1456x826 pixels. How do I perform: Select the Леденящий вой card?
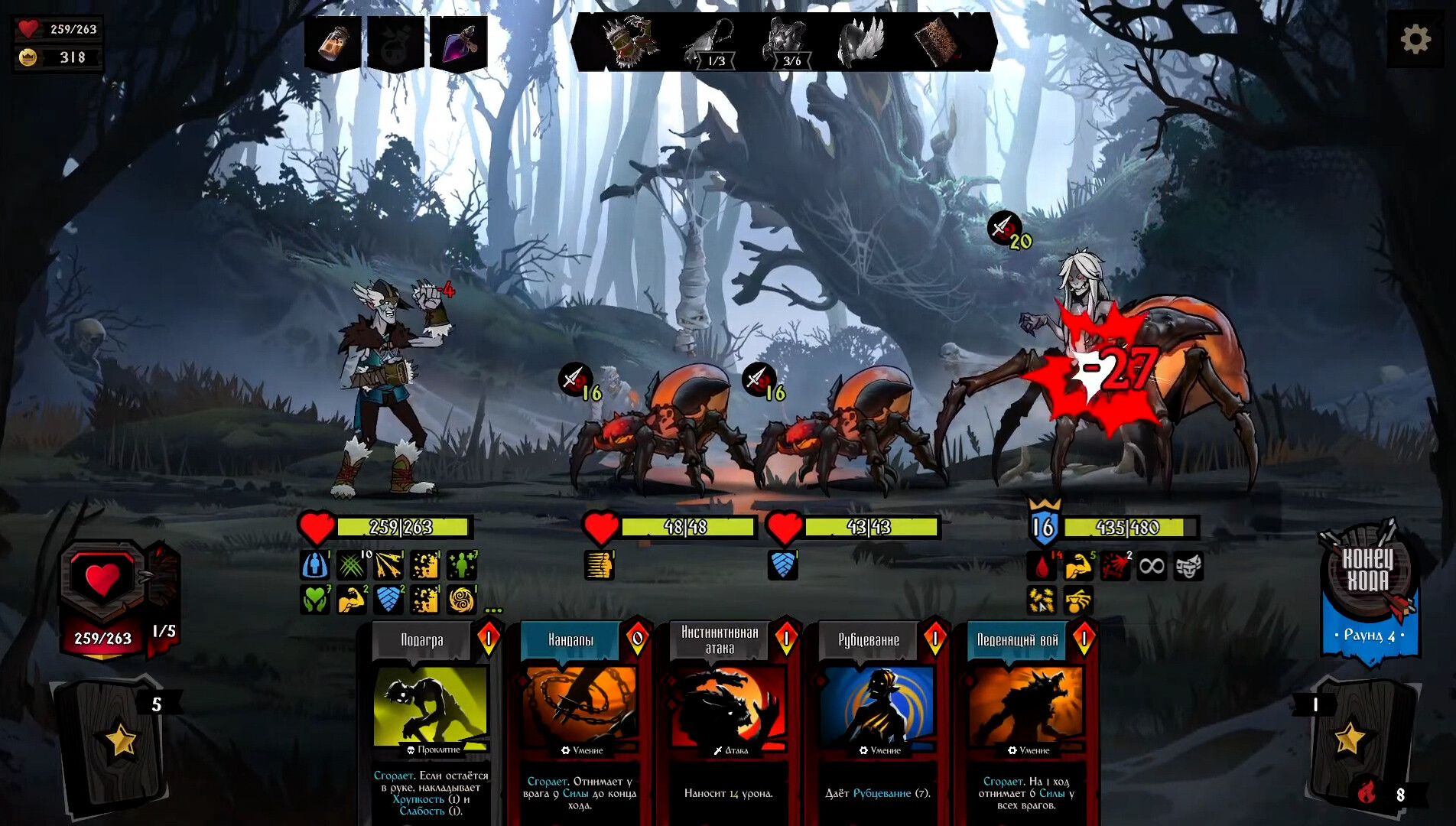tap(1025, 719)
